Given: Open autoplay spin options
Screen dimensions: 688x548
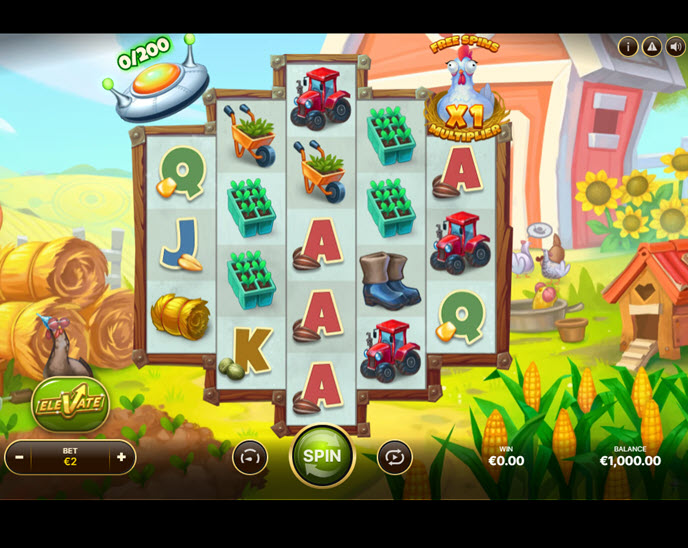Looking at the screenshot, I should point(394,457).
